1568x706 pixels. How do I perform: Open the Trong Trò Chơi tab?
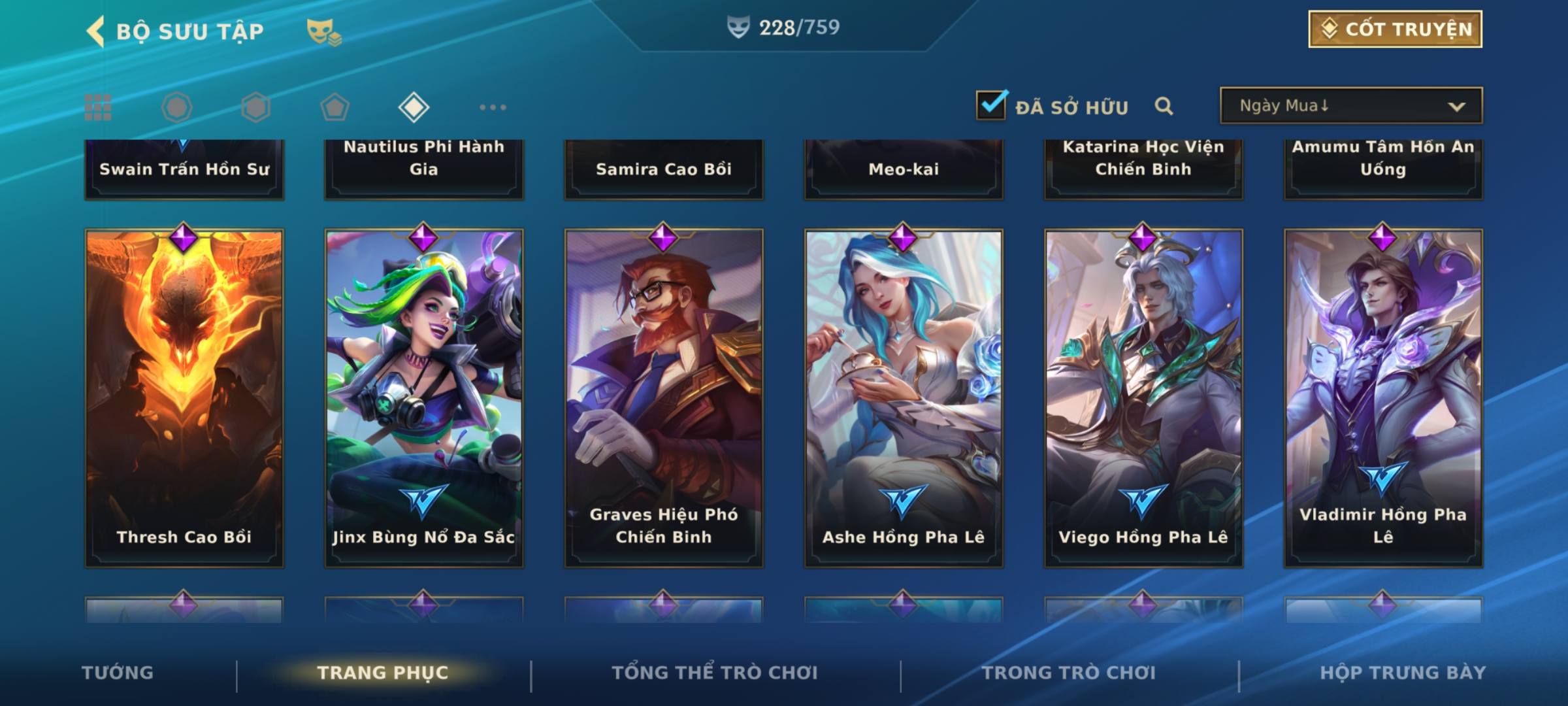[x=1069, y=673]
